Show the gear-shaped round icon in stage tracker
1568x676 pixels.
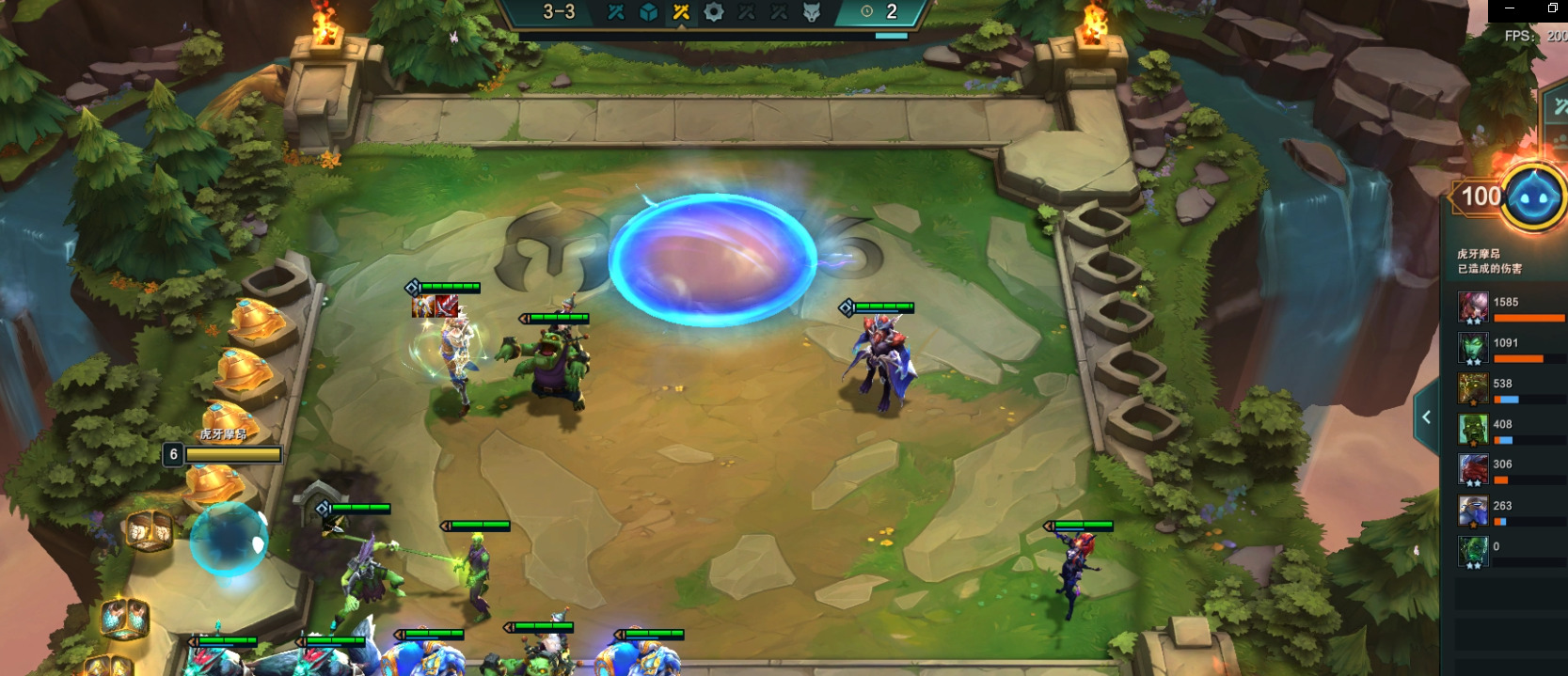(x=714, y=12)
